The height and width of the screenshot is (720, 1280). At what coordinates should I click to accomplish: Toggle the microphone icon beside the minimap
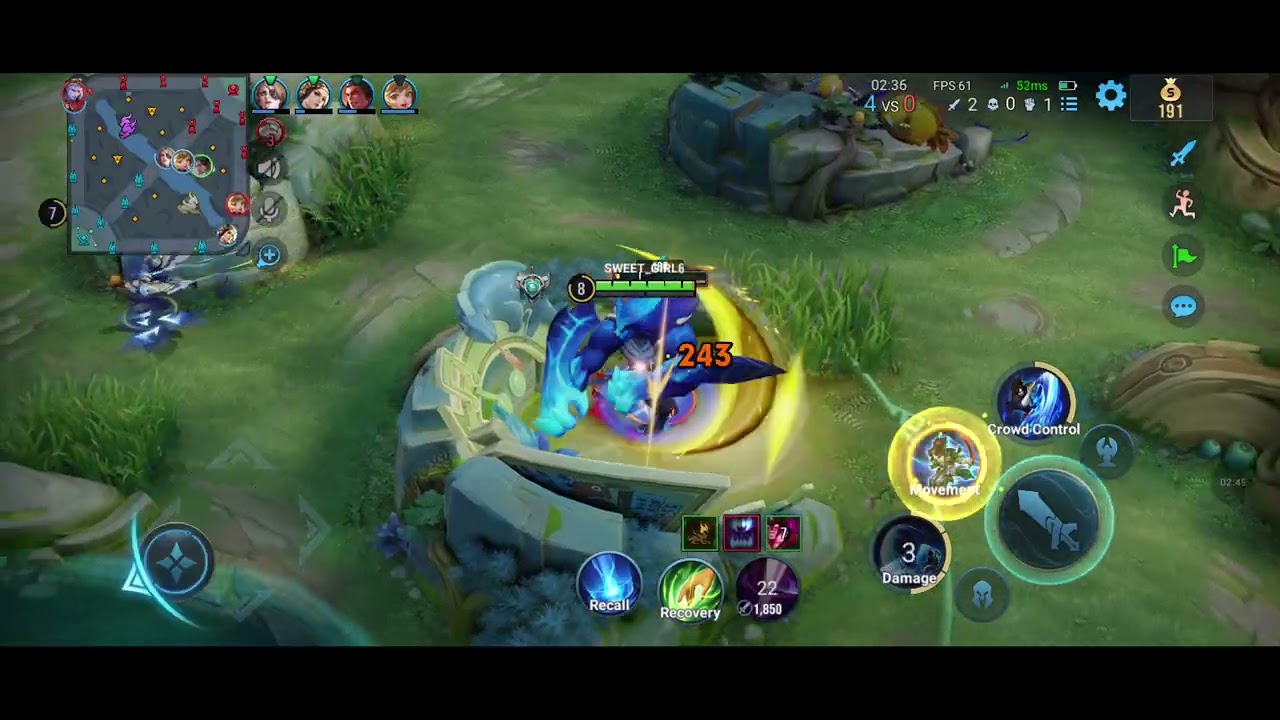click(268, 209)
